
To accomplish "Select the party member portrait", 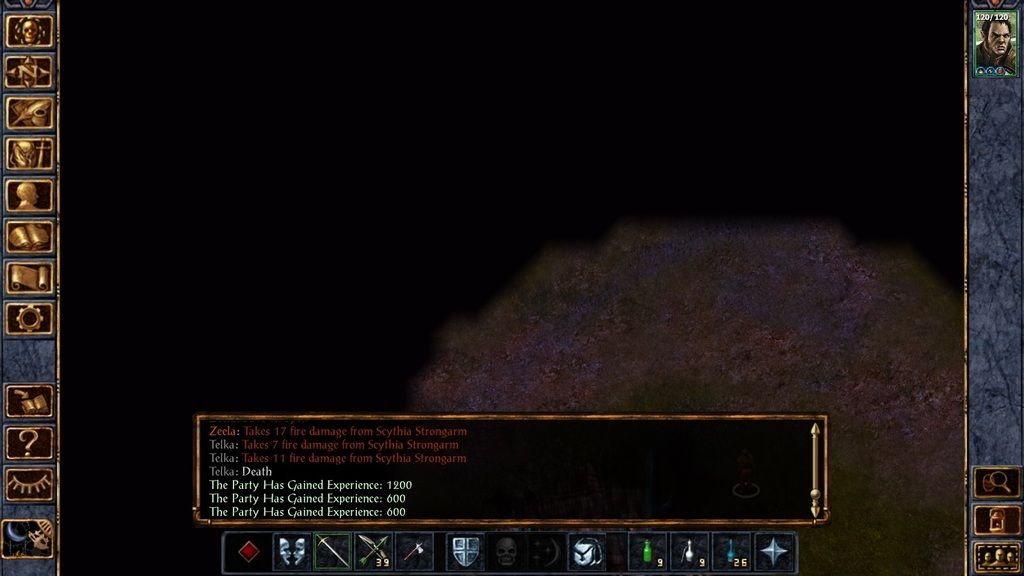I will [995, 45].
